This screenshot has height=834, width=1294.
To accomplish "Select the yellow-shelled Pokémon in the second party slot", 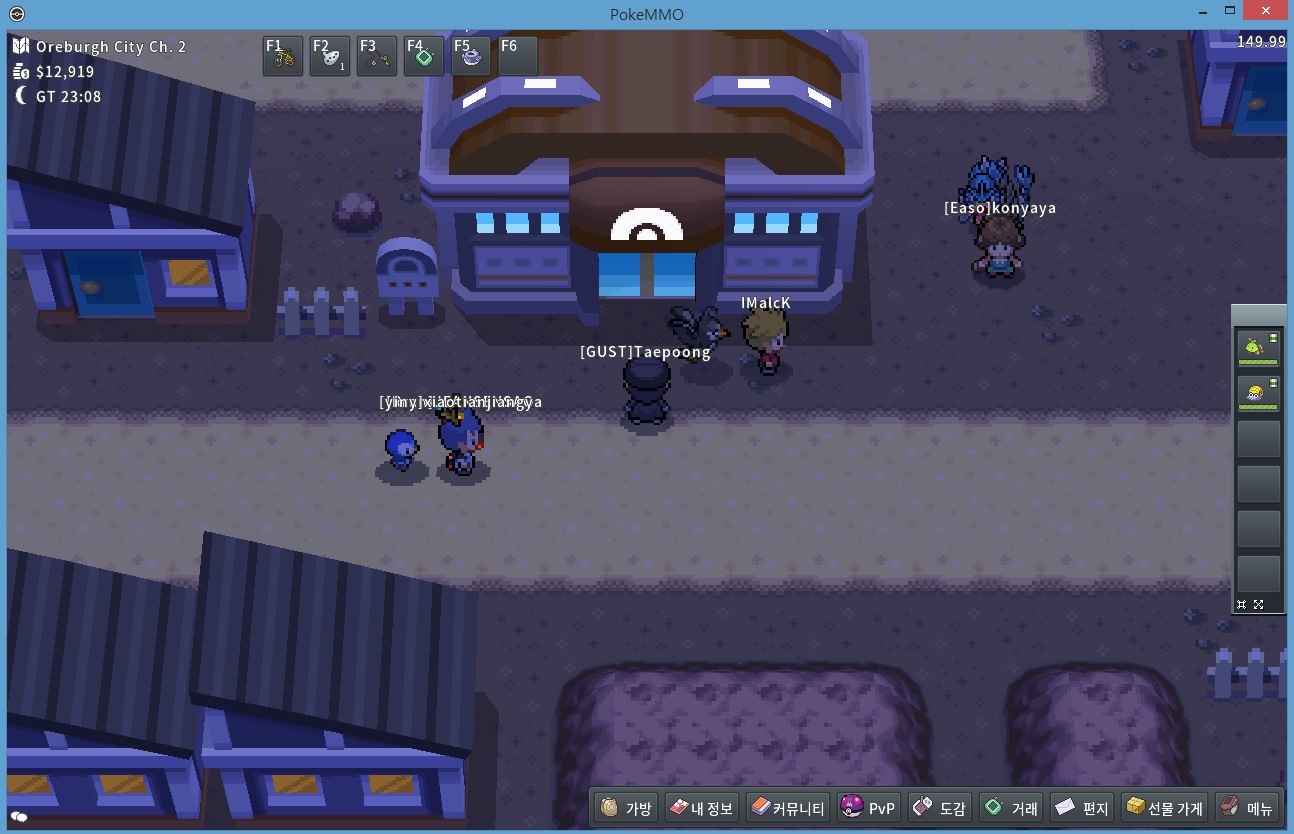I will click(x=1258, y=393).
